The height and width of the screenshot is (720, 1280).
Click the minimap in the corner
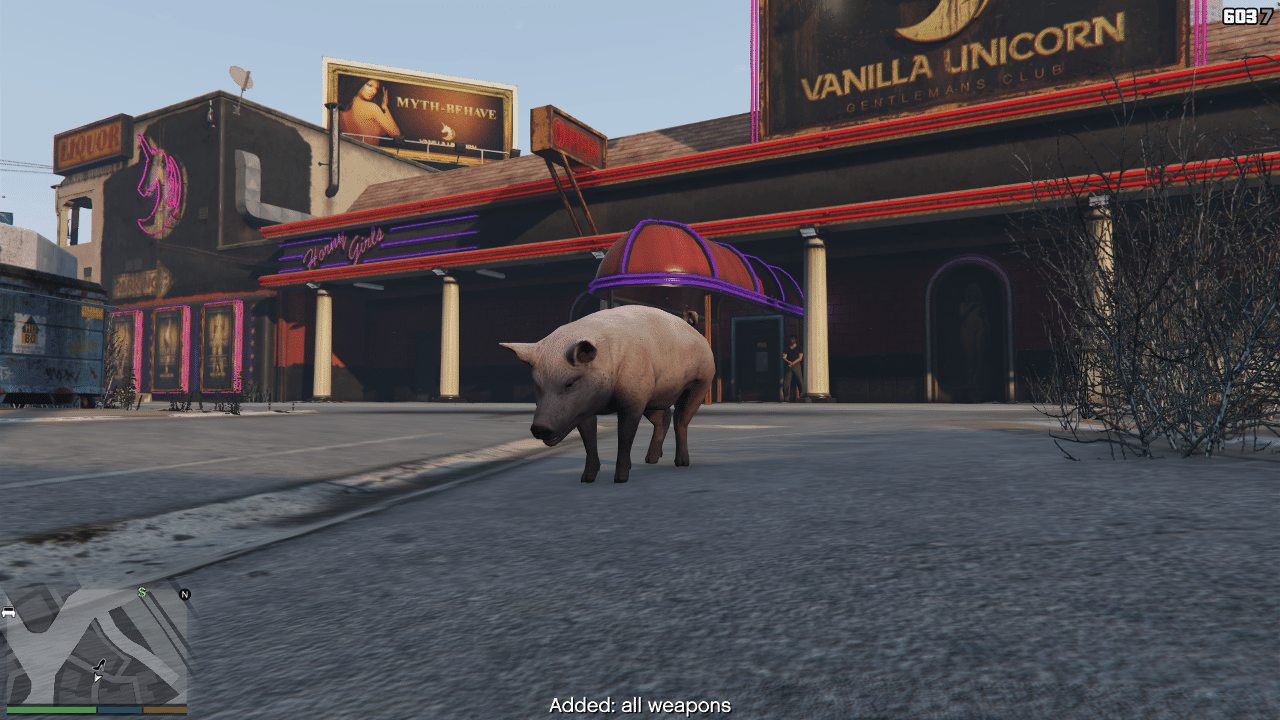(x=96, y=647)
